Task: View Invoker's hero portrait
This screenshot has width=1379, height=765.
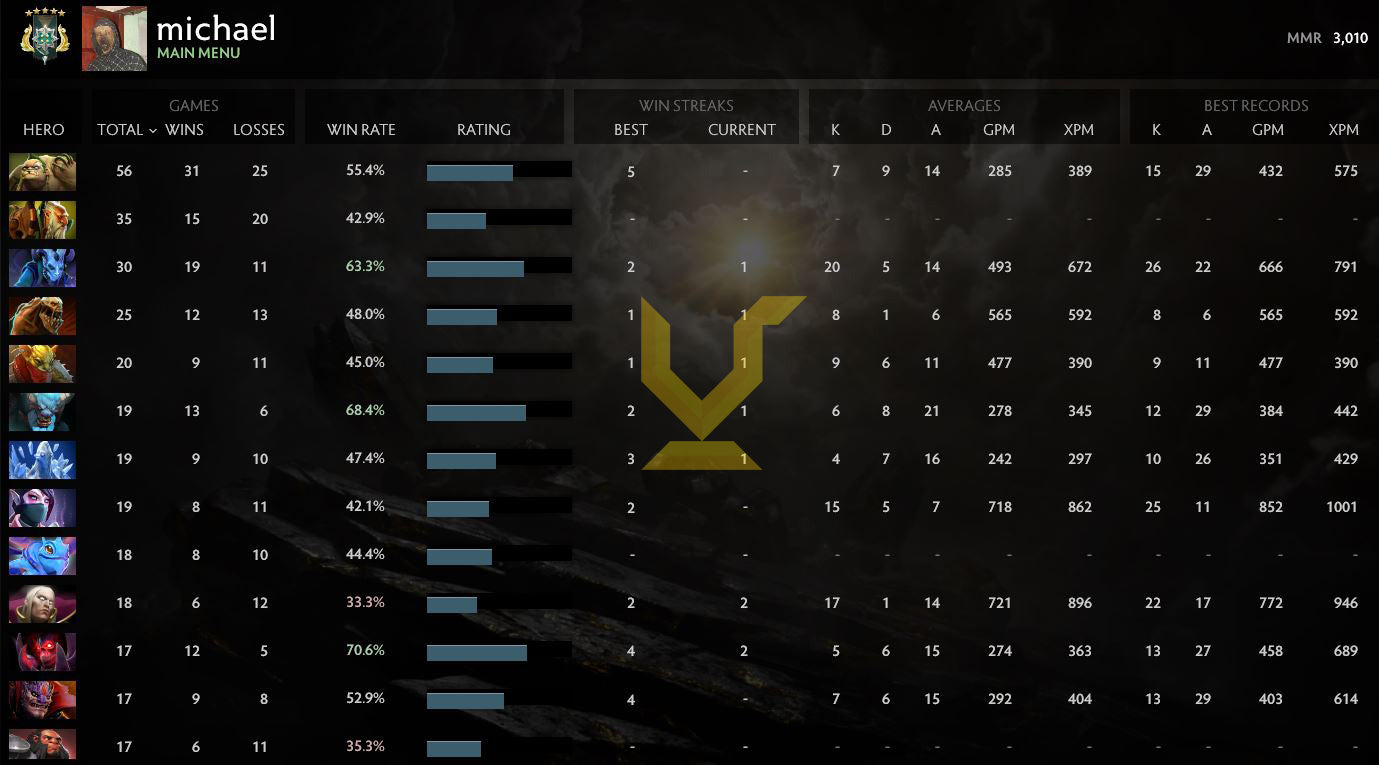Action: 42,603
